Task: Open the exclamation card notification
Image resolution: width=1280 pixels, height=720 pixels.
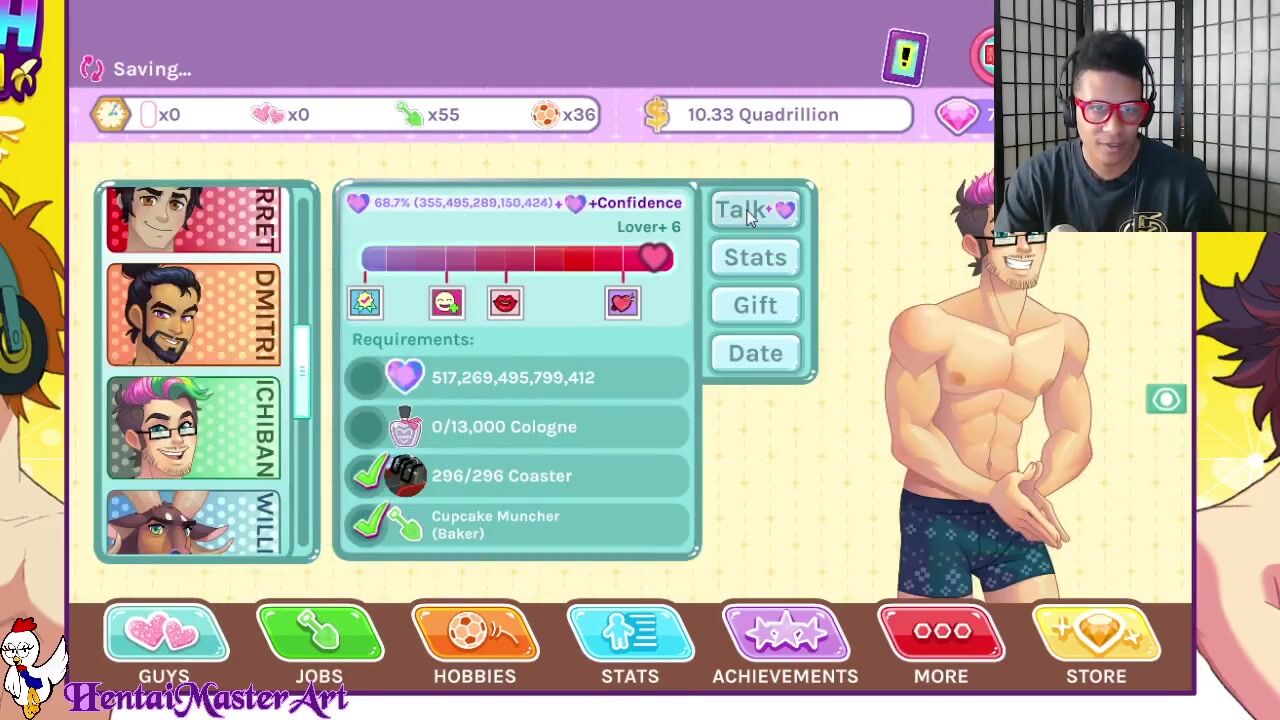Action: (905, 59)
